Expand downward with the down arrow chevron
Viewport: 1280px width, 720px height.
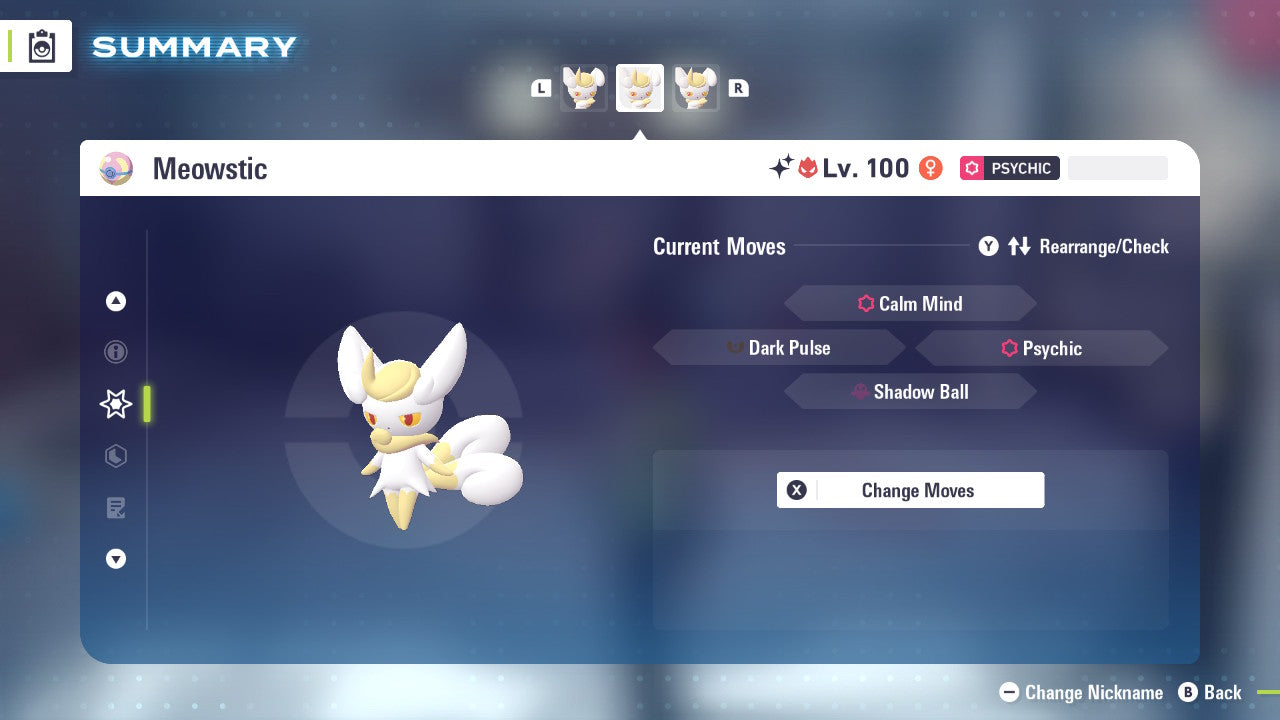[115, 559]
